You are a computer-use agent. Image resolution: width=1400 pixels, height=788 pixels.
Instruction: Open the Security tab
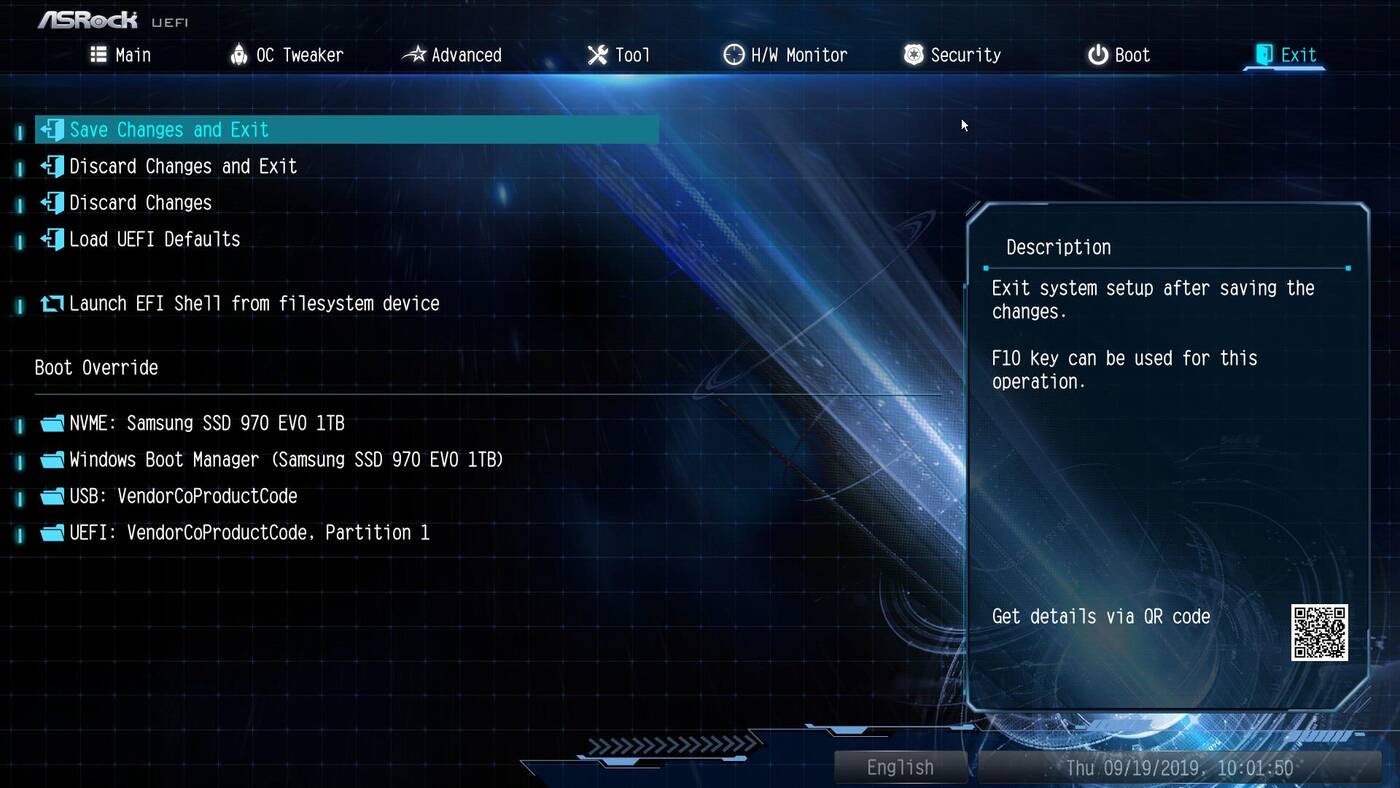(952, 55)
